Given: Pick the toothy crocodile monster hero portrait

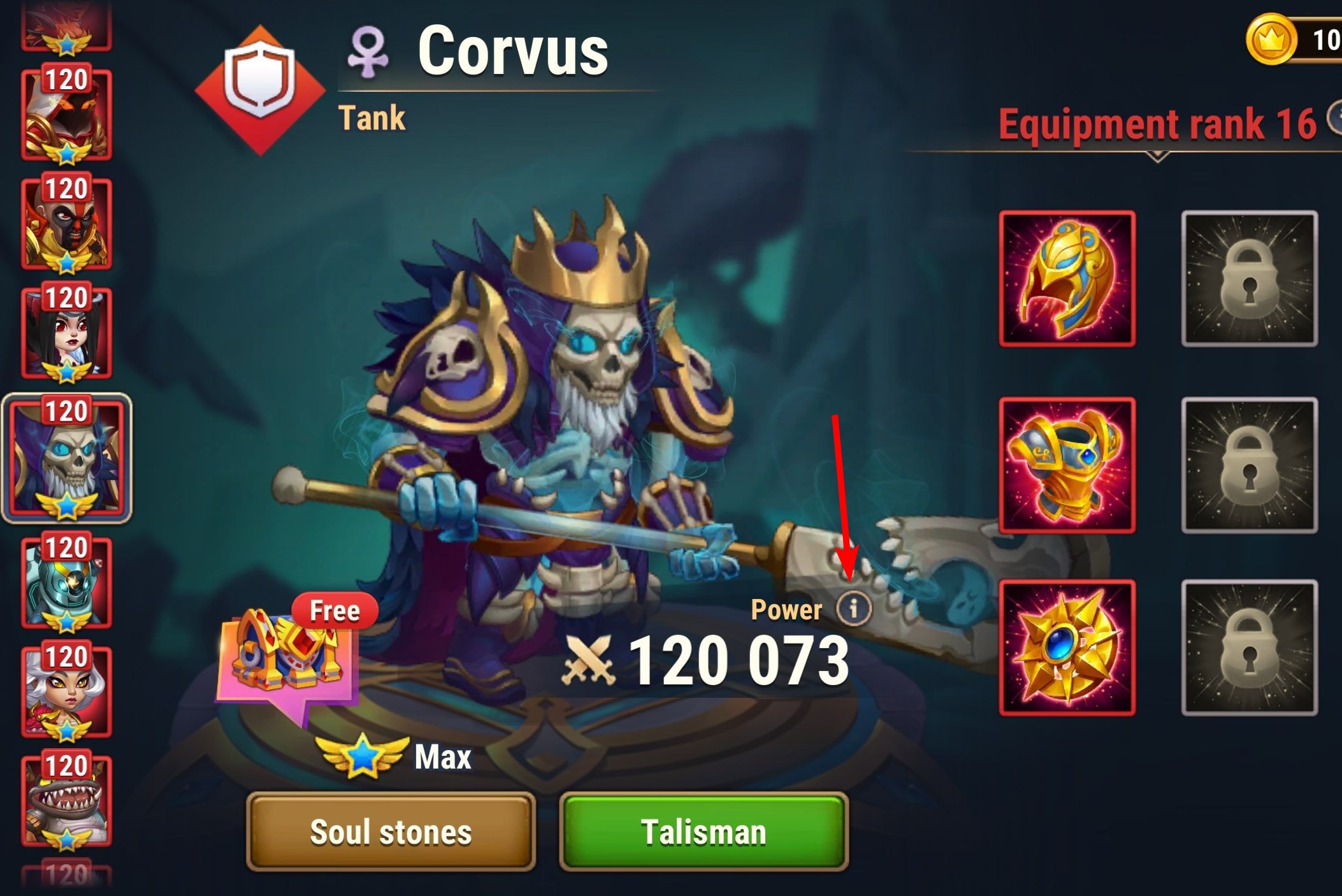Looking at the screenshot, I should point(67,800).
